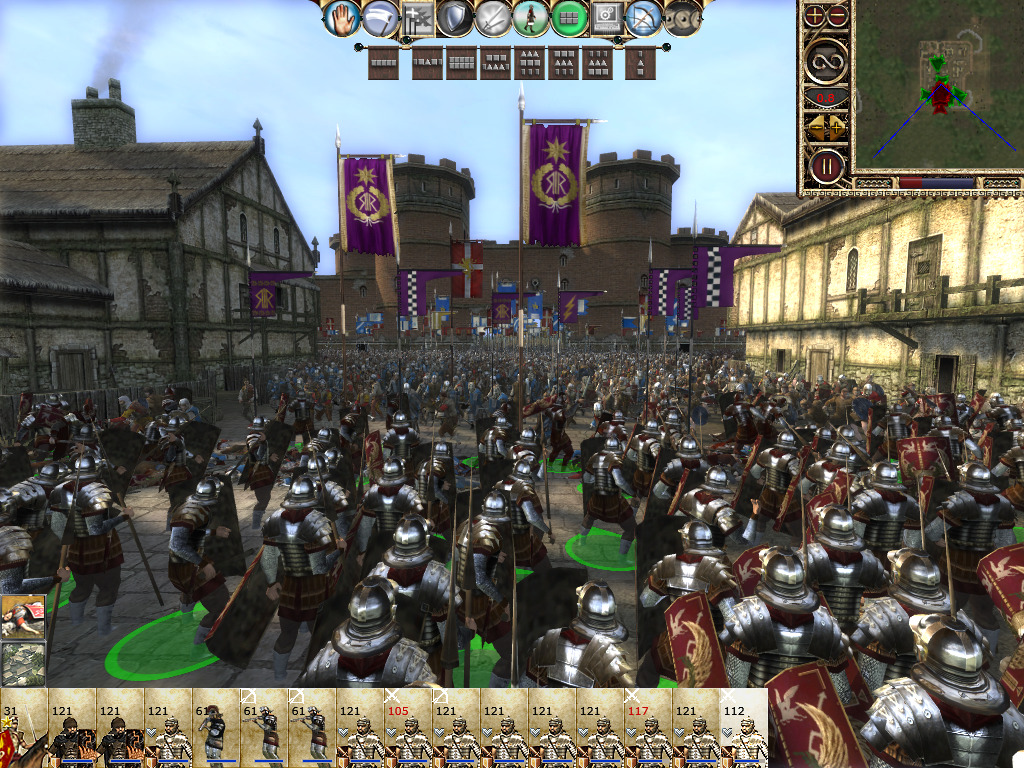Toggle the green formation grid button
The image size is (1024, 768).
click(570, 17)
